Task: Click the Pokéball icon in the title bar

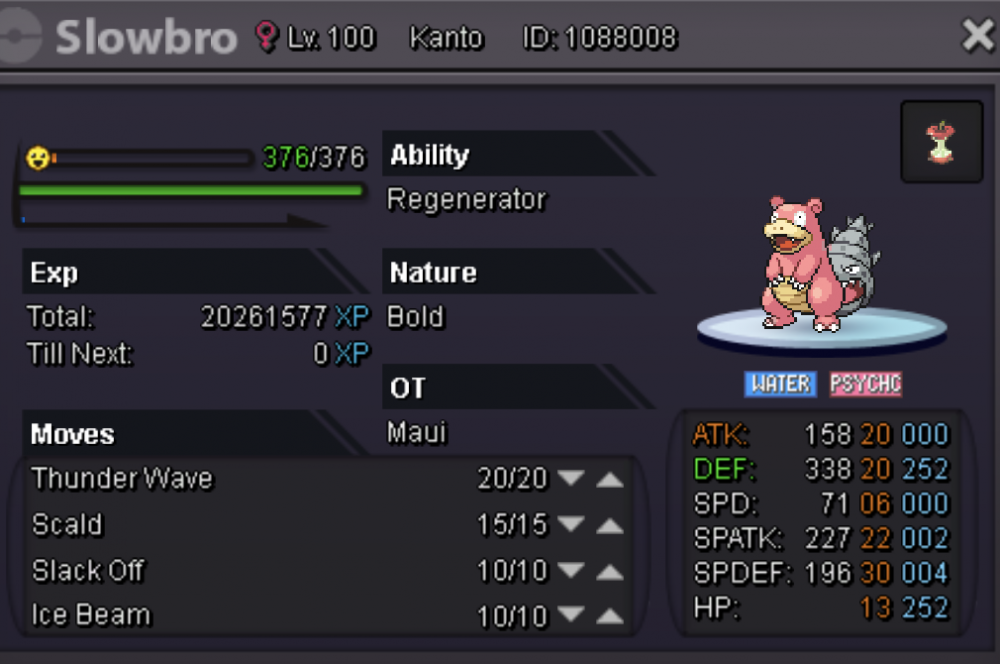Action: tap(20, 37)
